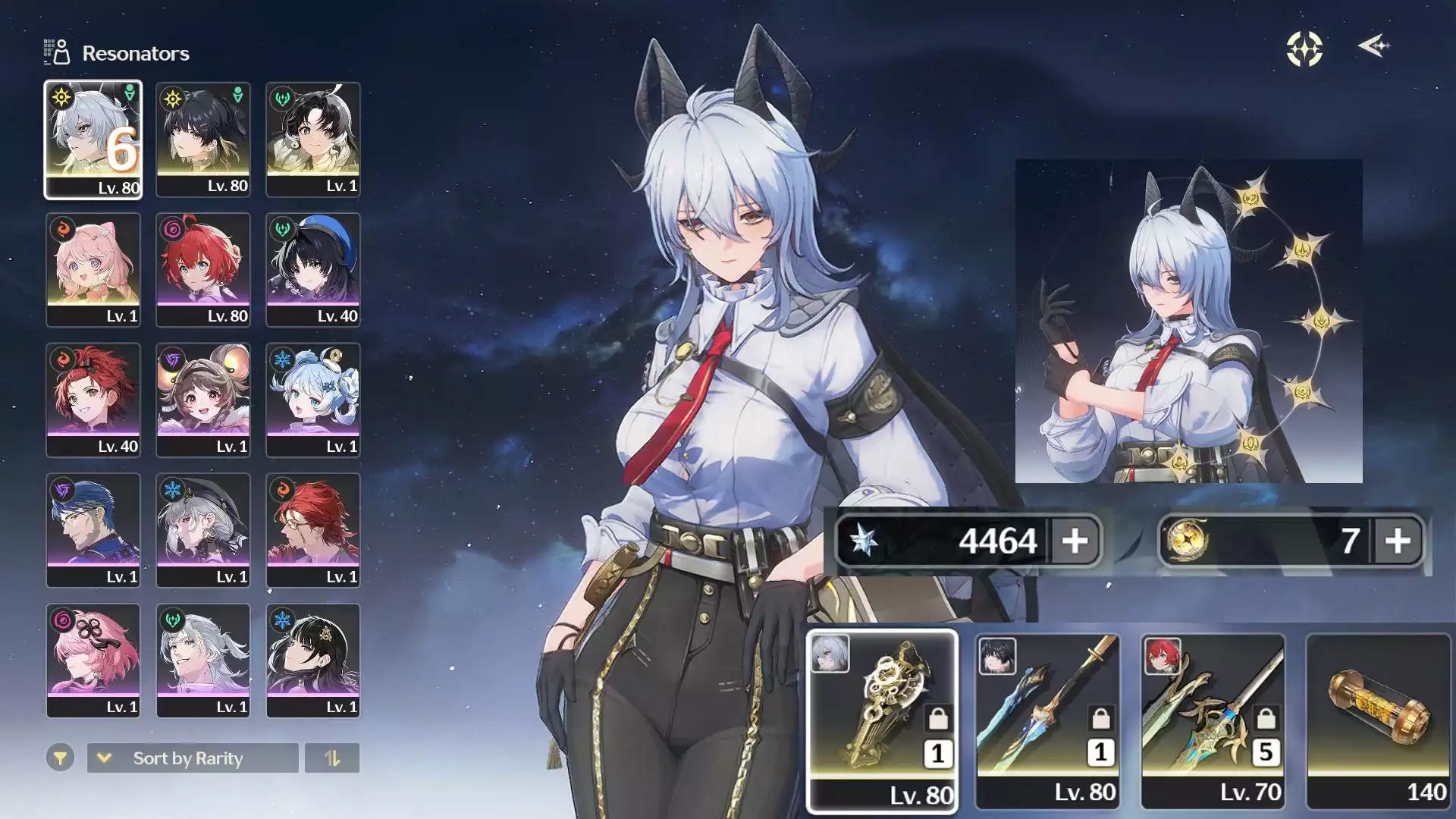The image size is (1456, 819).
Task: Open the filter funnel icon
Action: coord(59,758)
